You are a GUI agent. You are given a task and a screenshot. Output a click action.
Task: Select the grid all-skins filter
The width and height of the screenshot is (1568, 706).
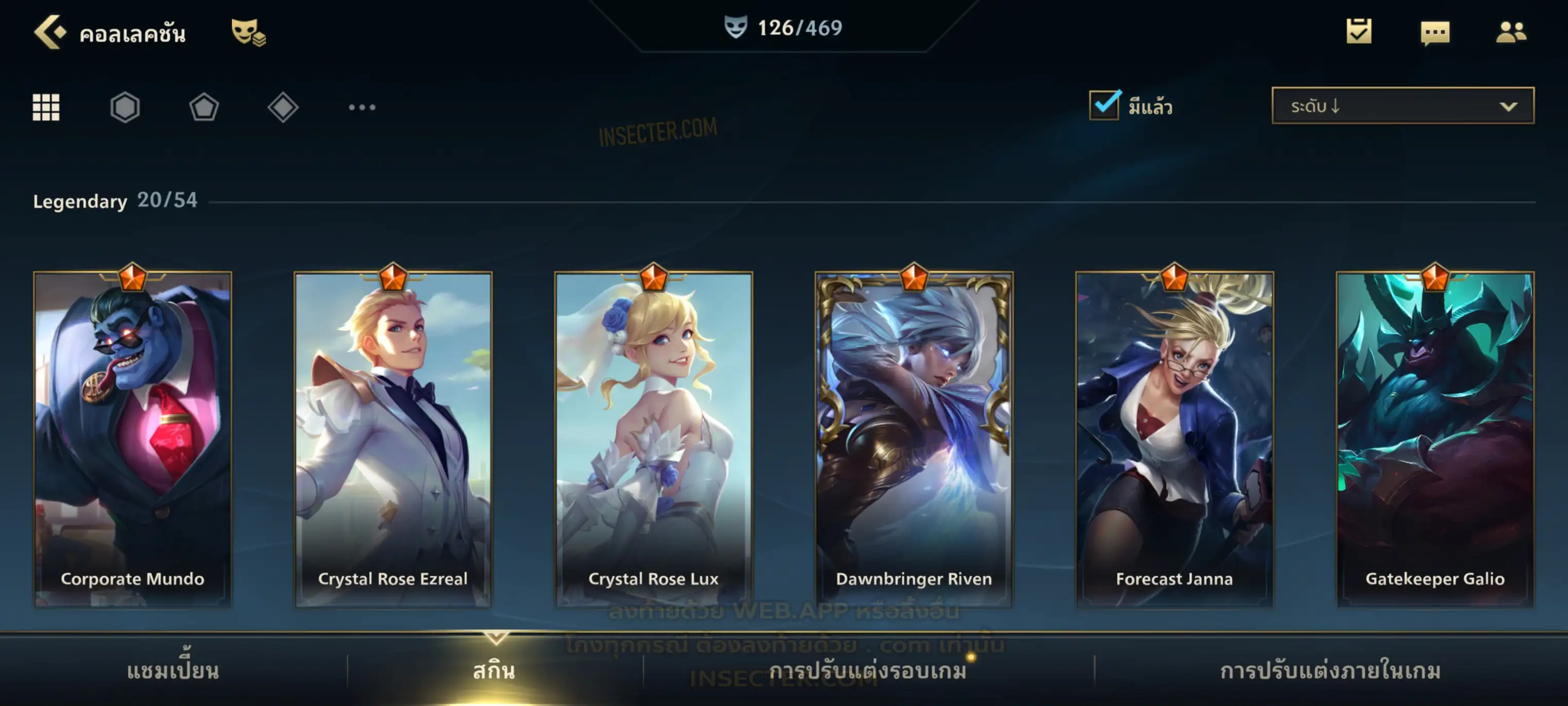pyautogui.click(x=46, y=108)
